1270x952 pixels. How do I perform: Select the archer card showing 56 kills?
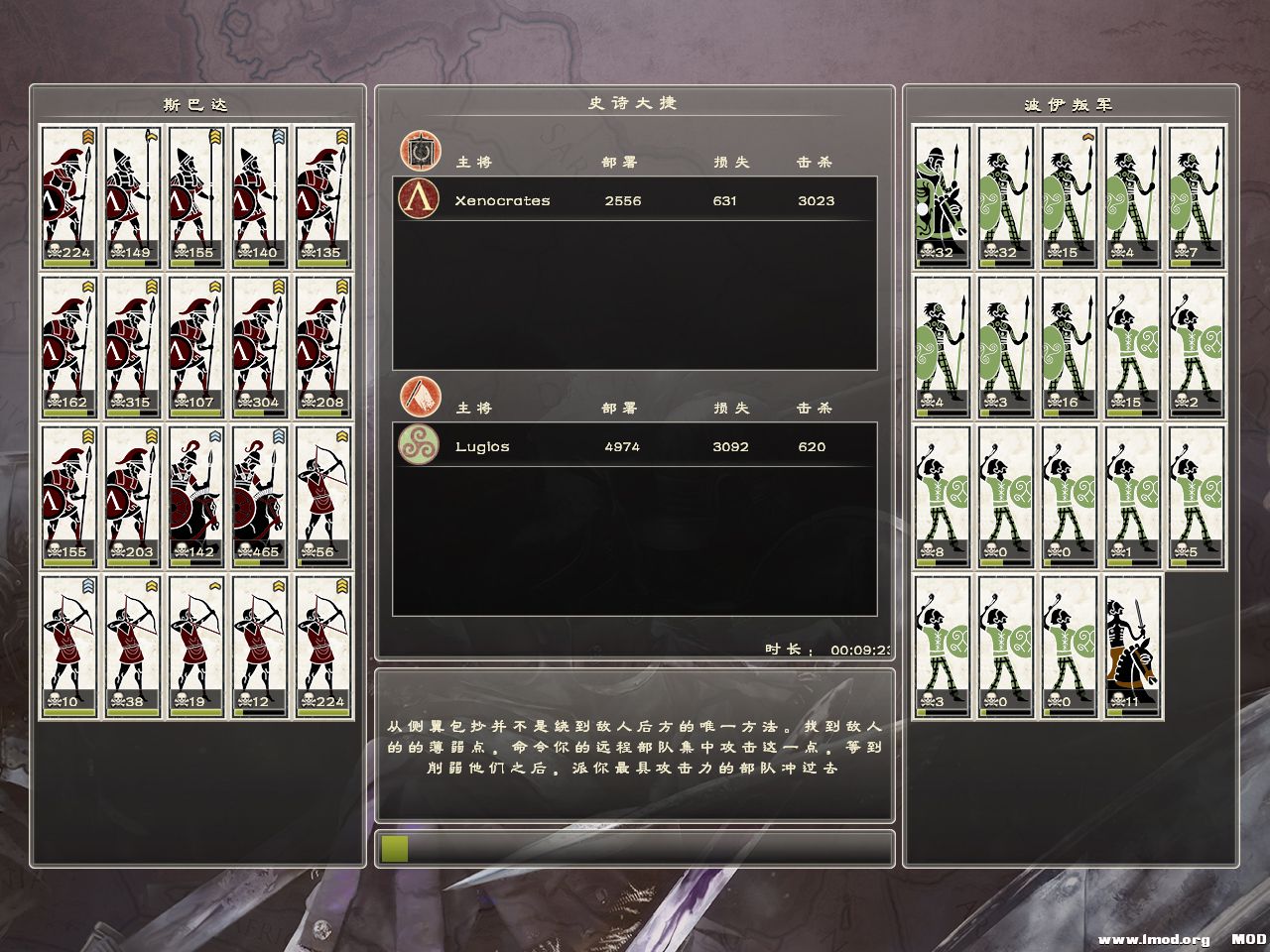click(x=323, y=497)
